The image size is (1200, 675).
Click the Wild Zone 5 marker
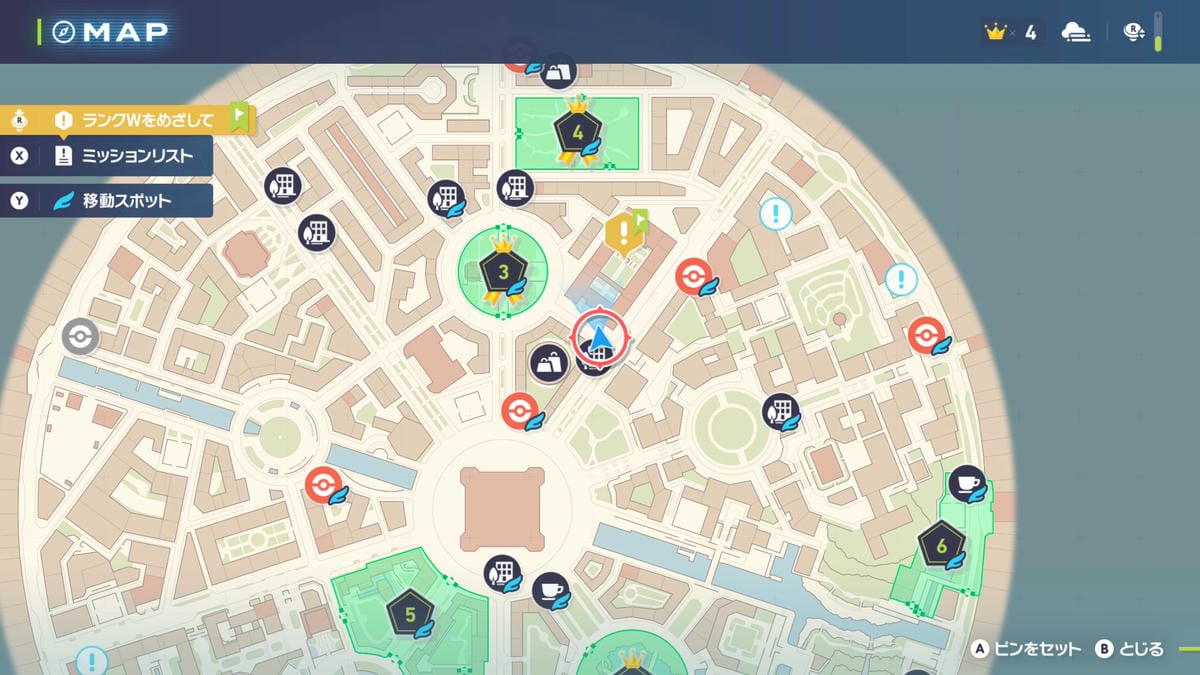point(410,614)
